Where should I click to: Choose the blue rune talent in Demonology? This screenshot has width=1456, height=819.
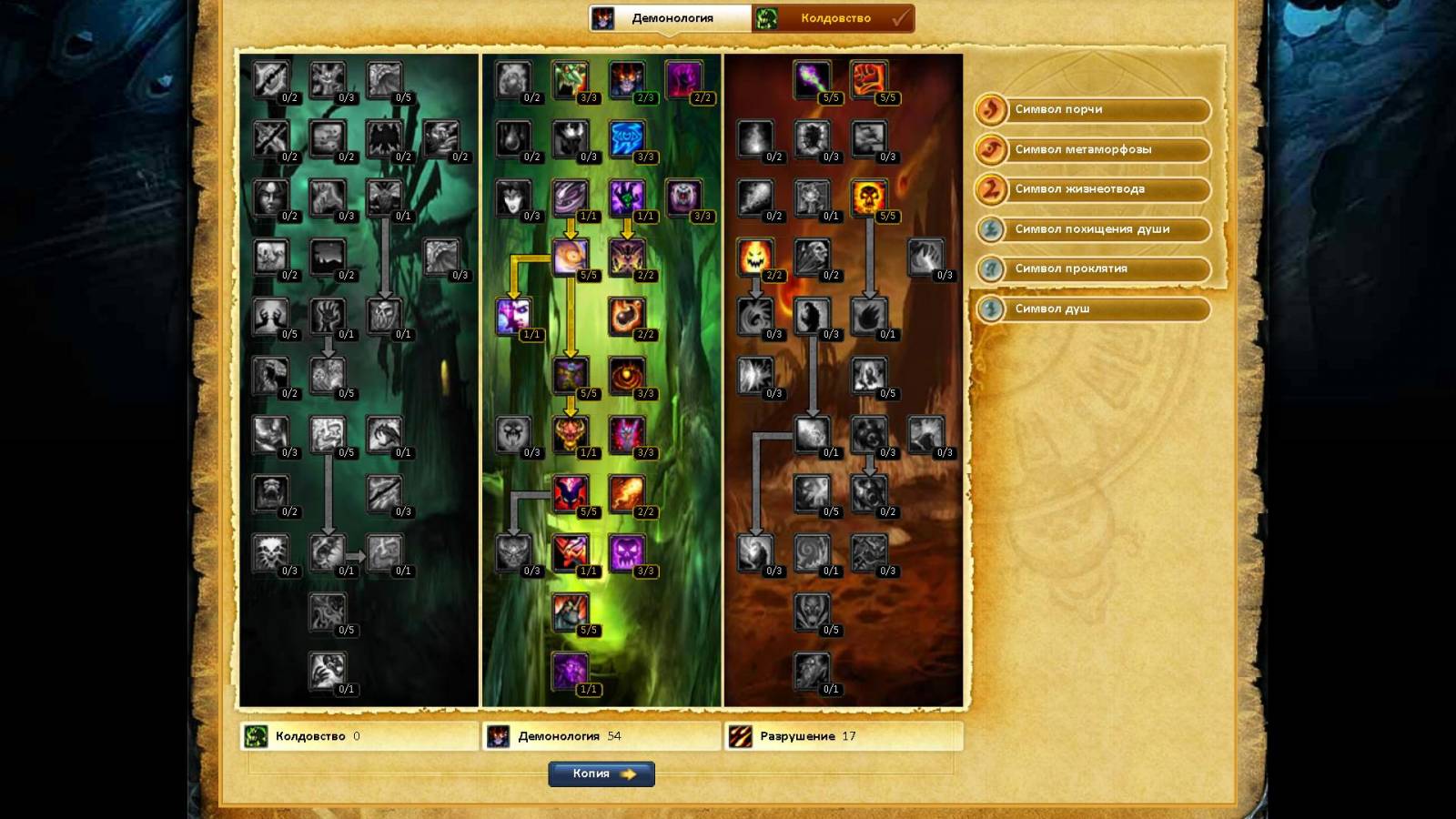627,138
